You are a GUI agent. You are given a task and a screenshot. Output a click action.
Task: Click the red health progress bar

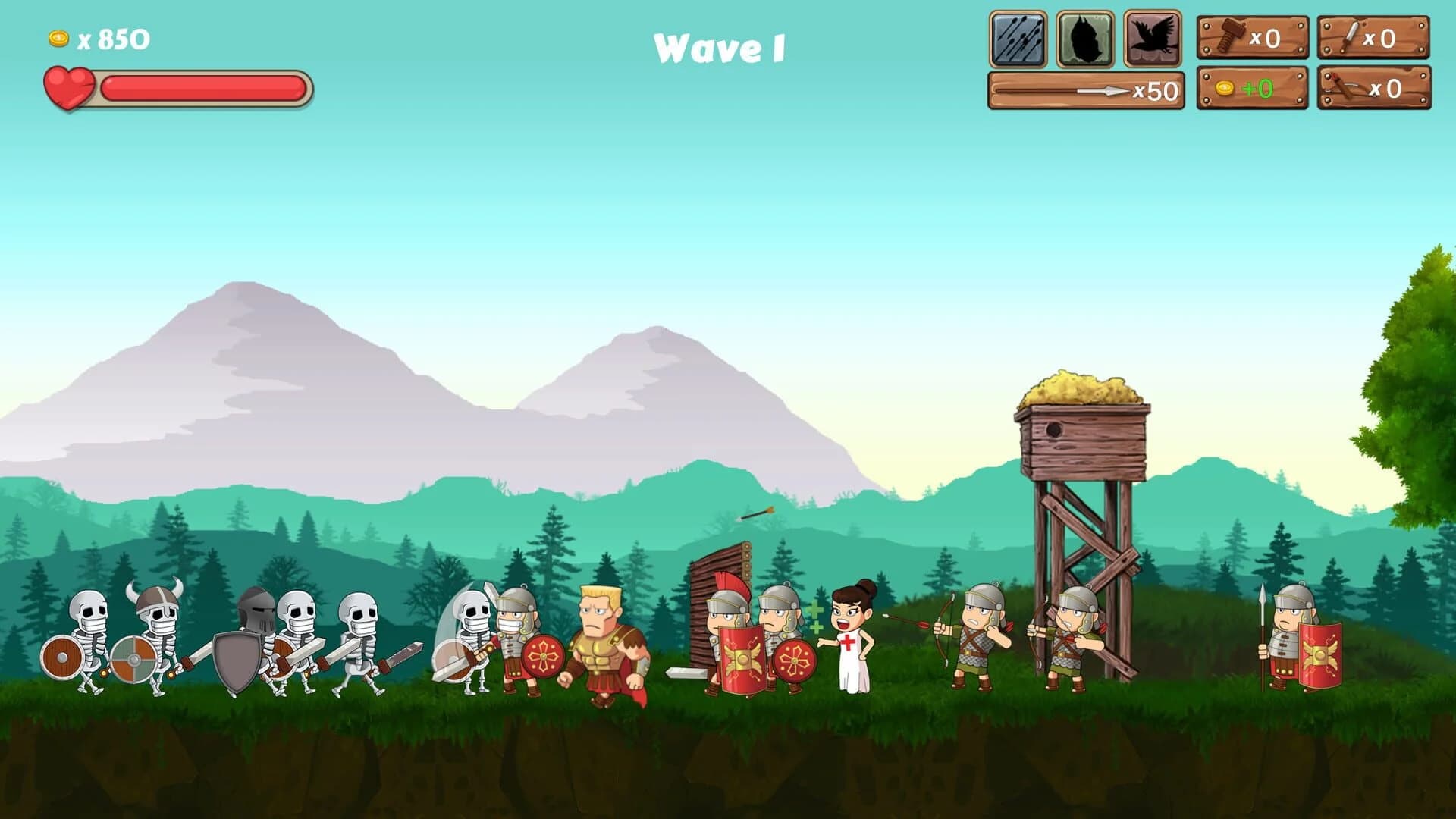[205, 87]
